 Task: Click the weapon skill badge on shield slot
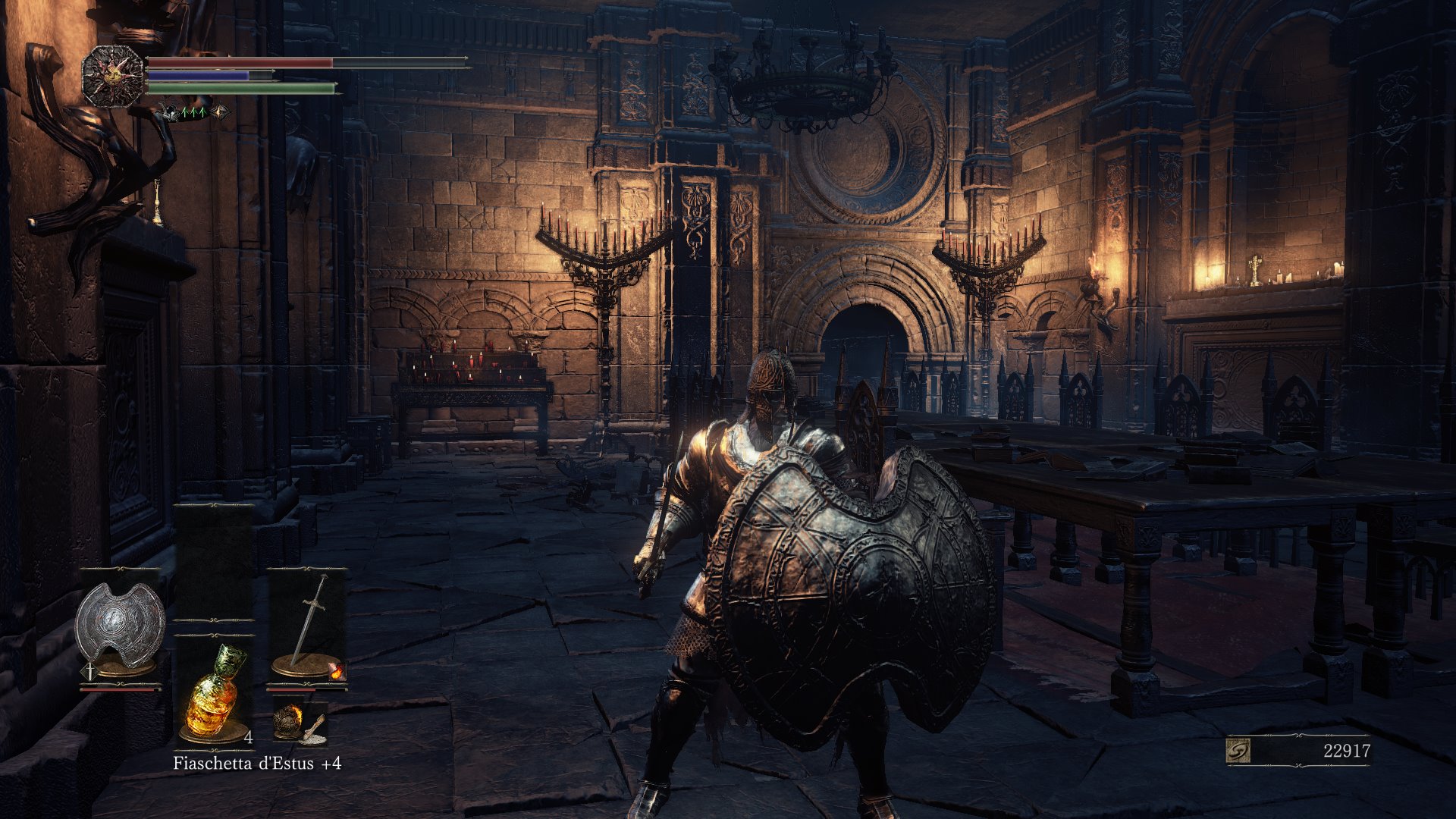89,671
